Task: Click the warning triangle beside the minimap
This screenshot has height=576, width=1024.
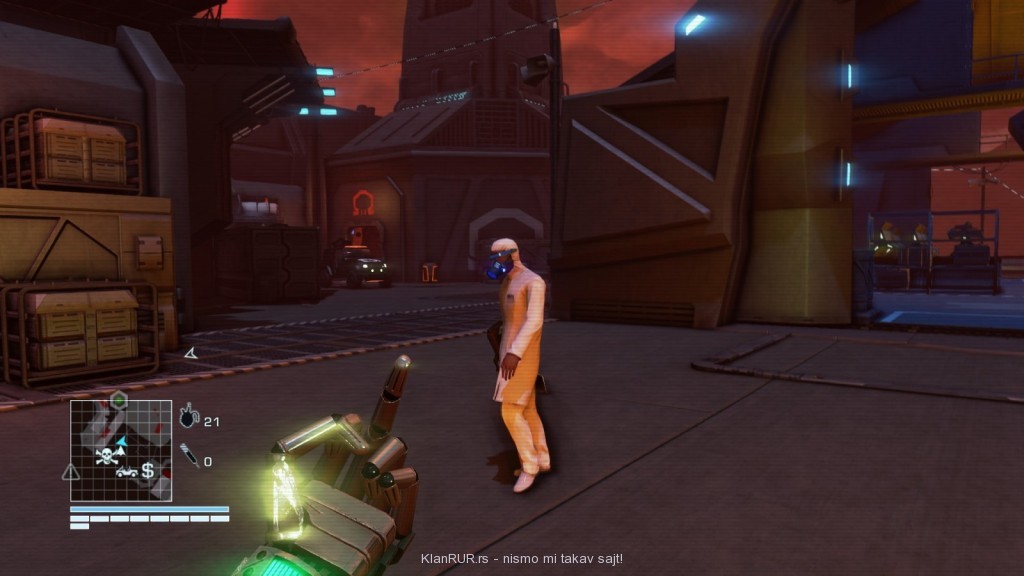Action: pos(70,471)
